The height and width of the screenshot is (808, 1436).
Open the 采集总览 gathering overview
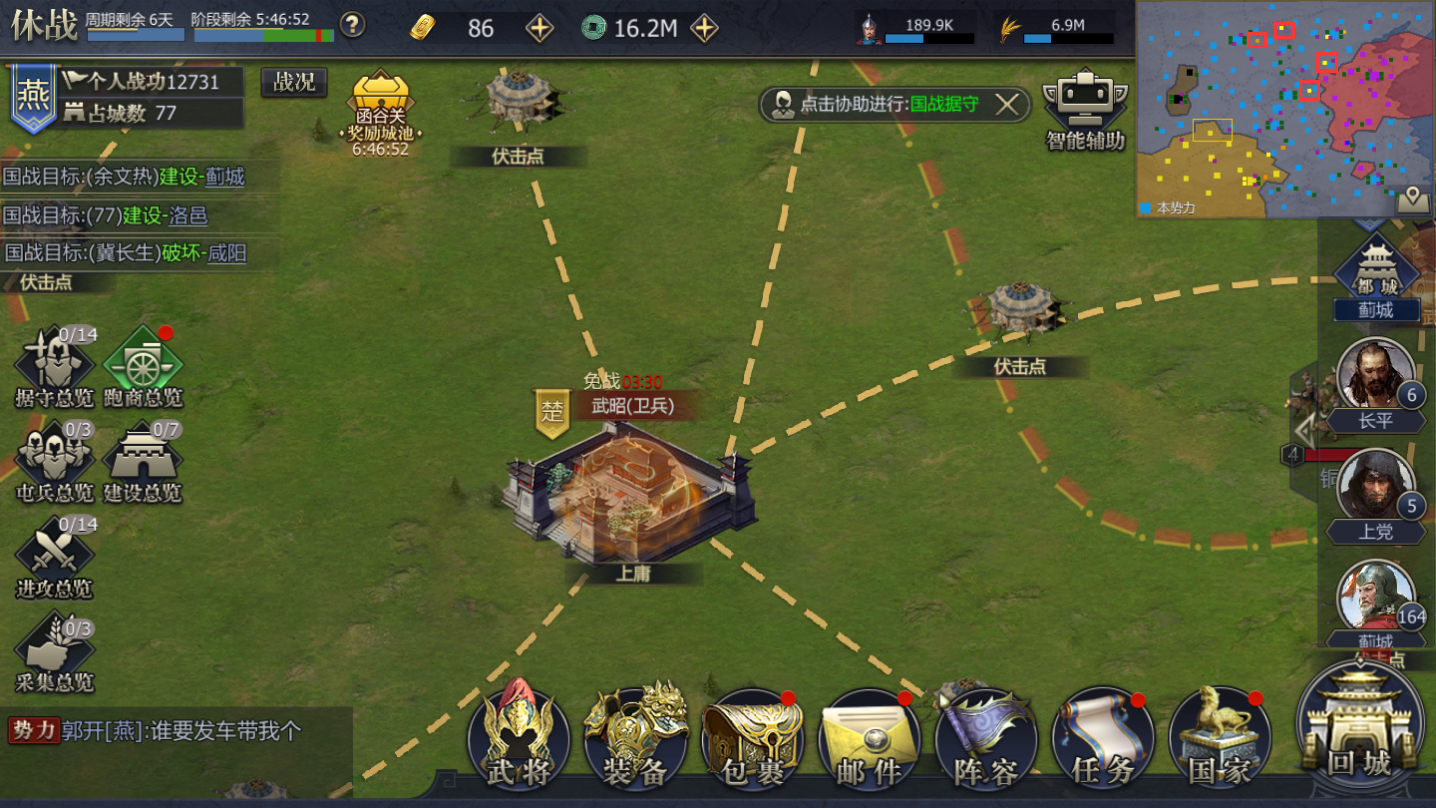tap(55, 652)
